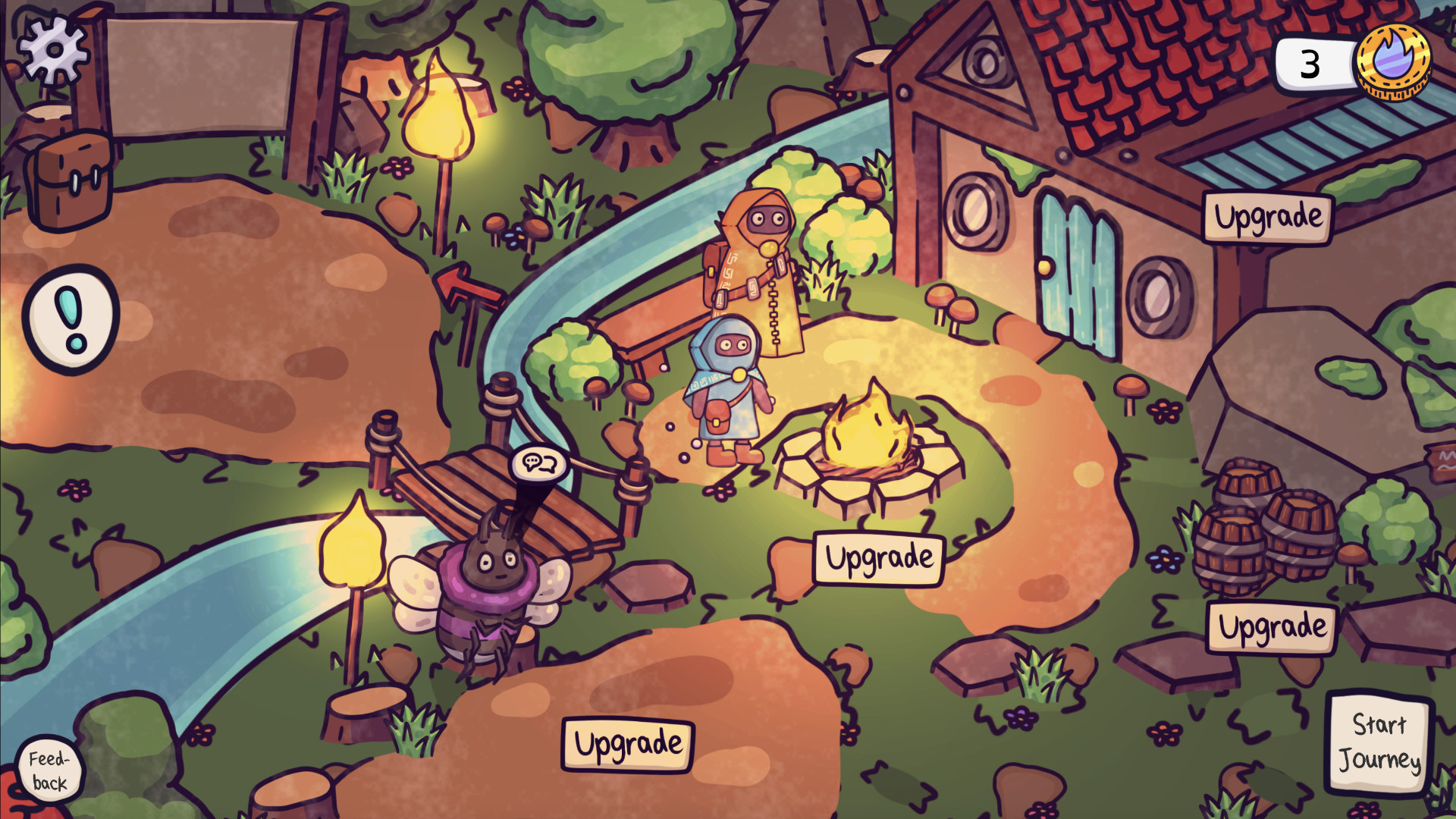Click the exclamation mark notification bubble
The image size is (1456, 819).
pos(71,319)
